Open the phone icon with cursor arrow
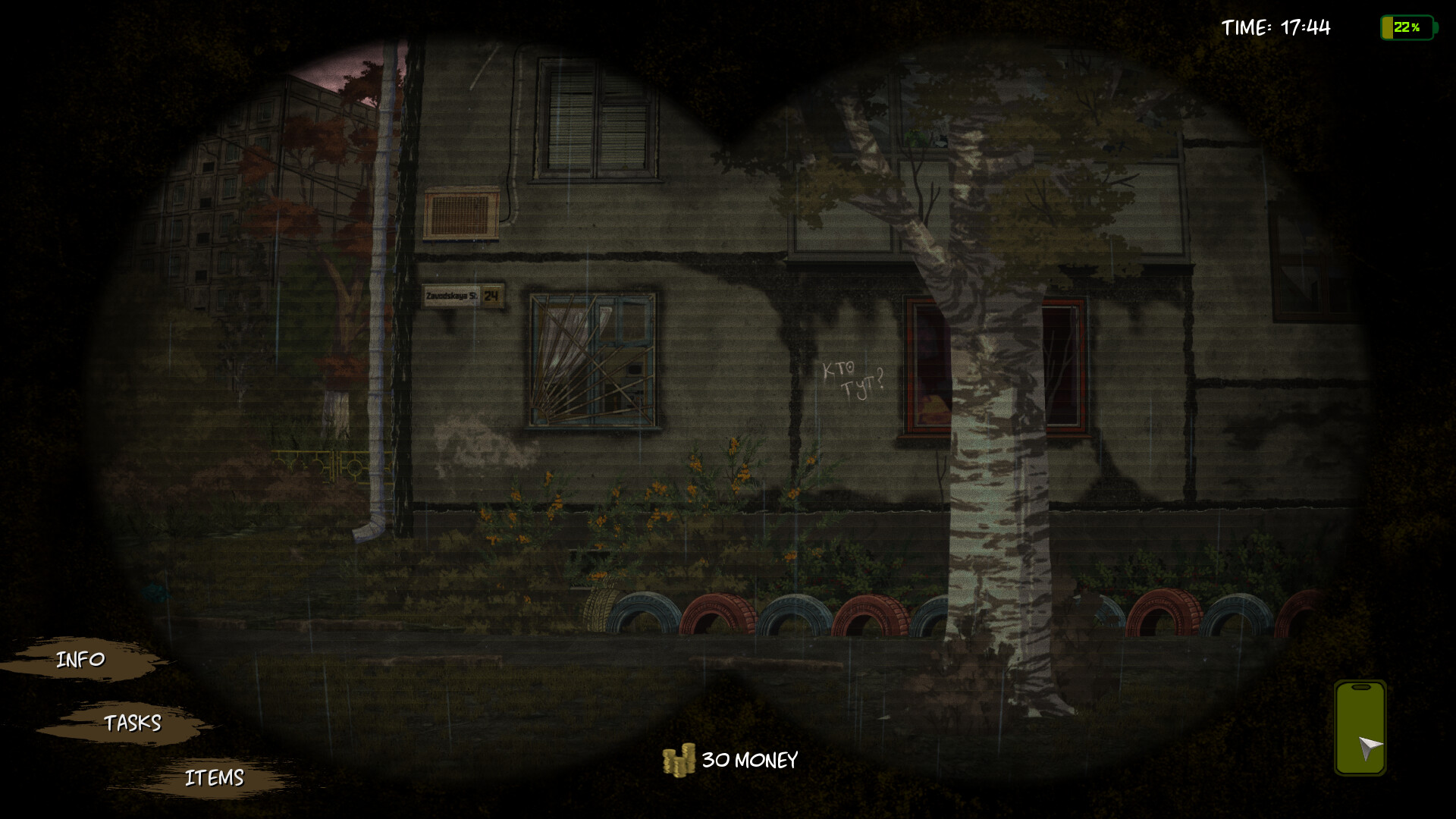Viewport: 1456px width, 819px height. [1360, 725]
